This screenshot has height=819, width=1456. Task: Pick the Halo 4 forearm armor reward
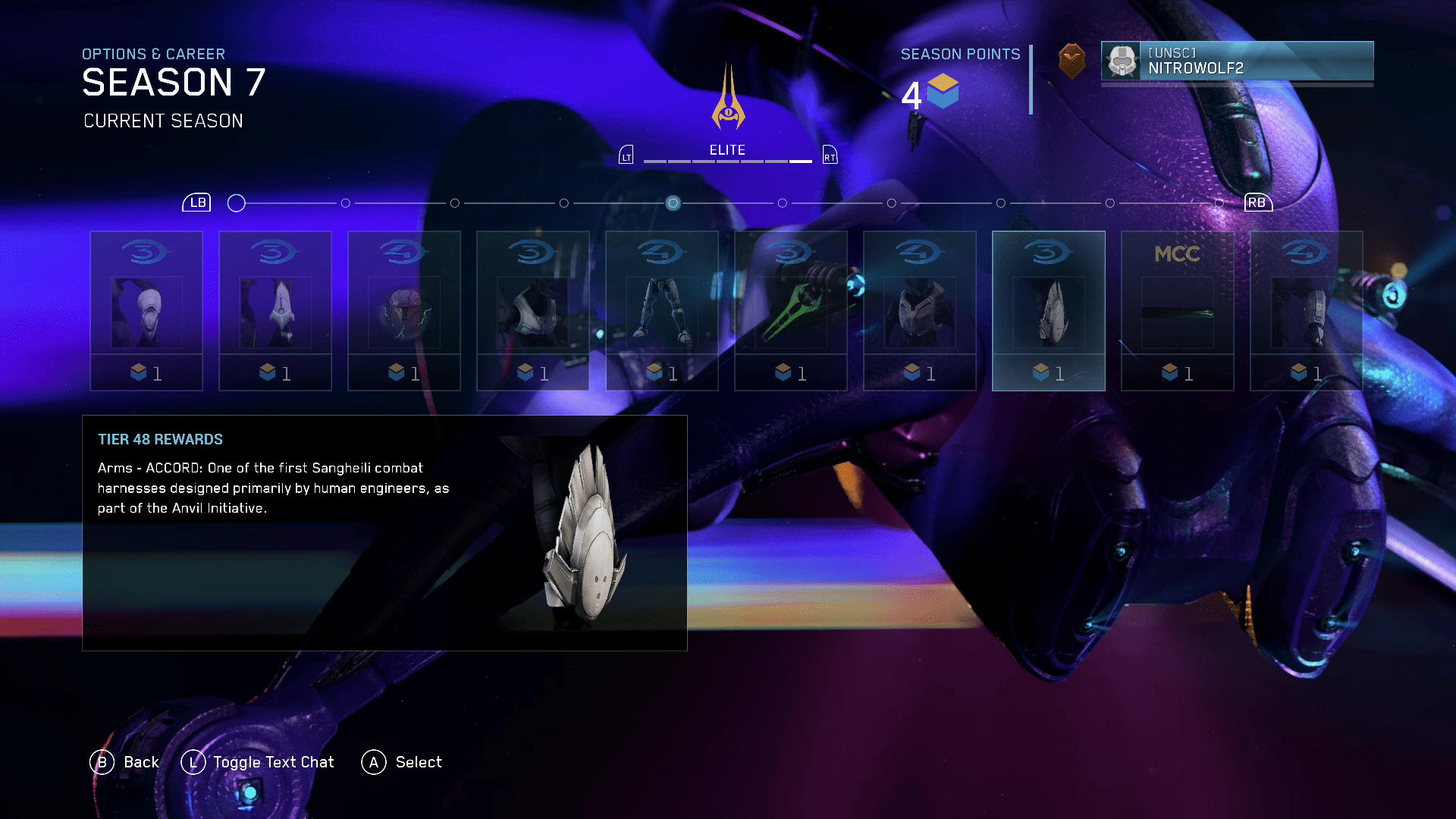[x=1307, y=311]
